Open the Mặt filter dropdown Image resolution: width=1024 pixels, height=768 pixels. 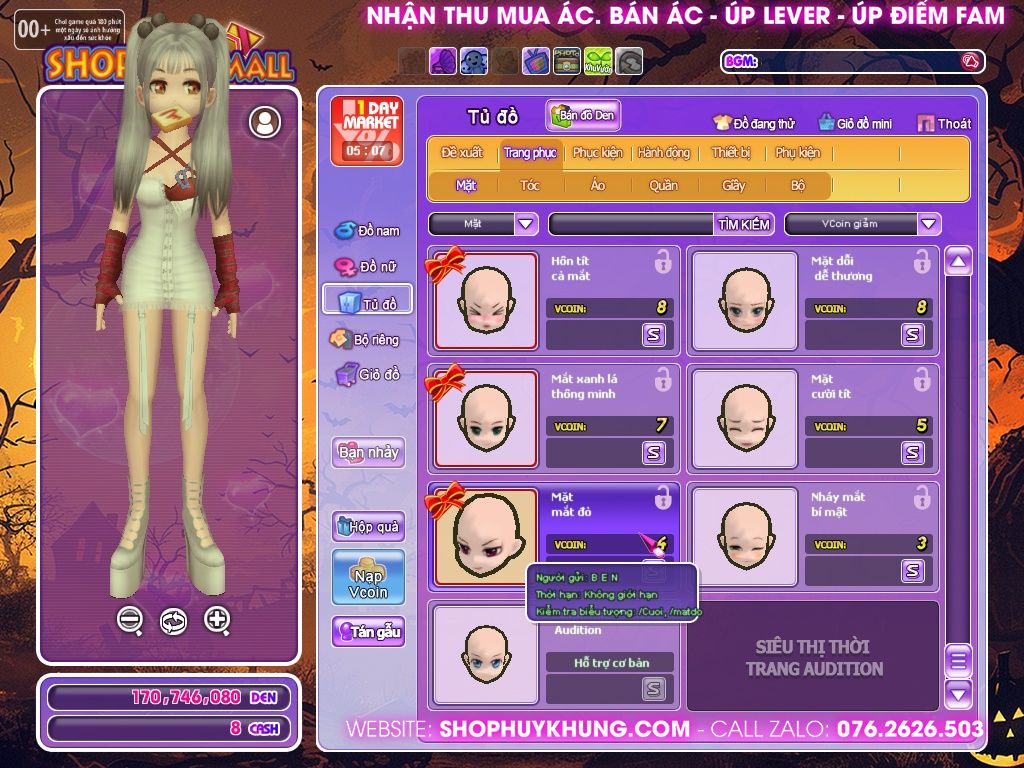[526, 224]
